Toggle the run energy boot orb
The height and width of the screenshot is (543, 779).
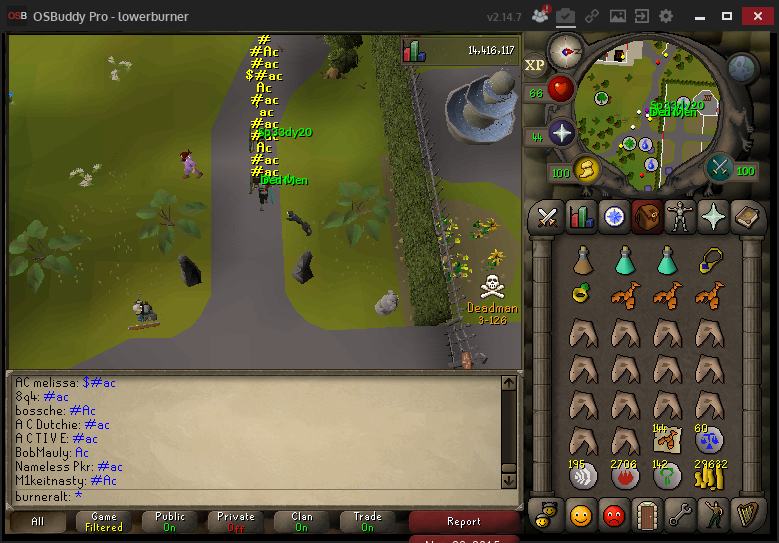point(584,171)
